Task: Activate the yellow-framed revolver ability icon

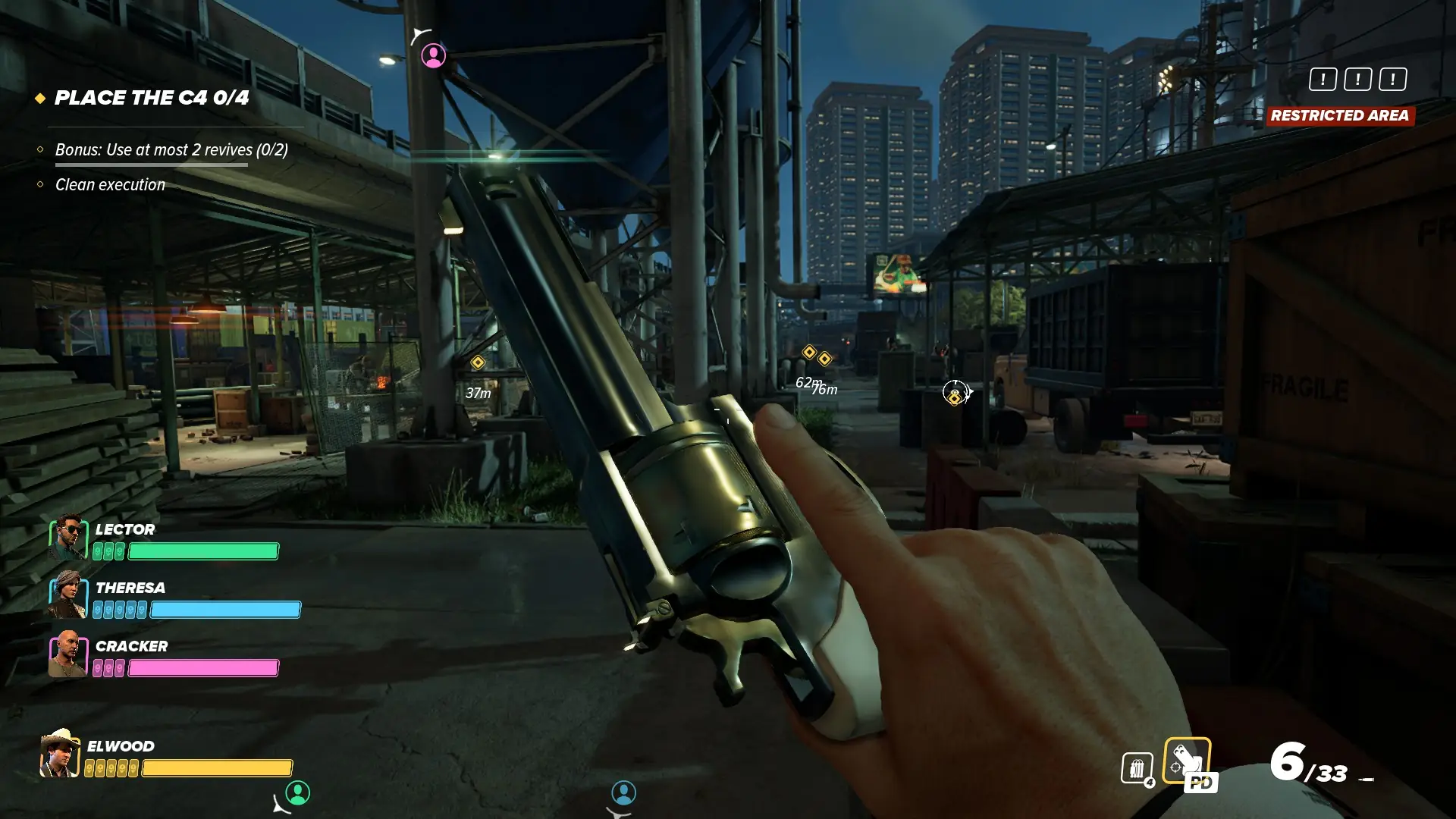Action: 1187,761
